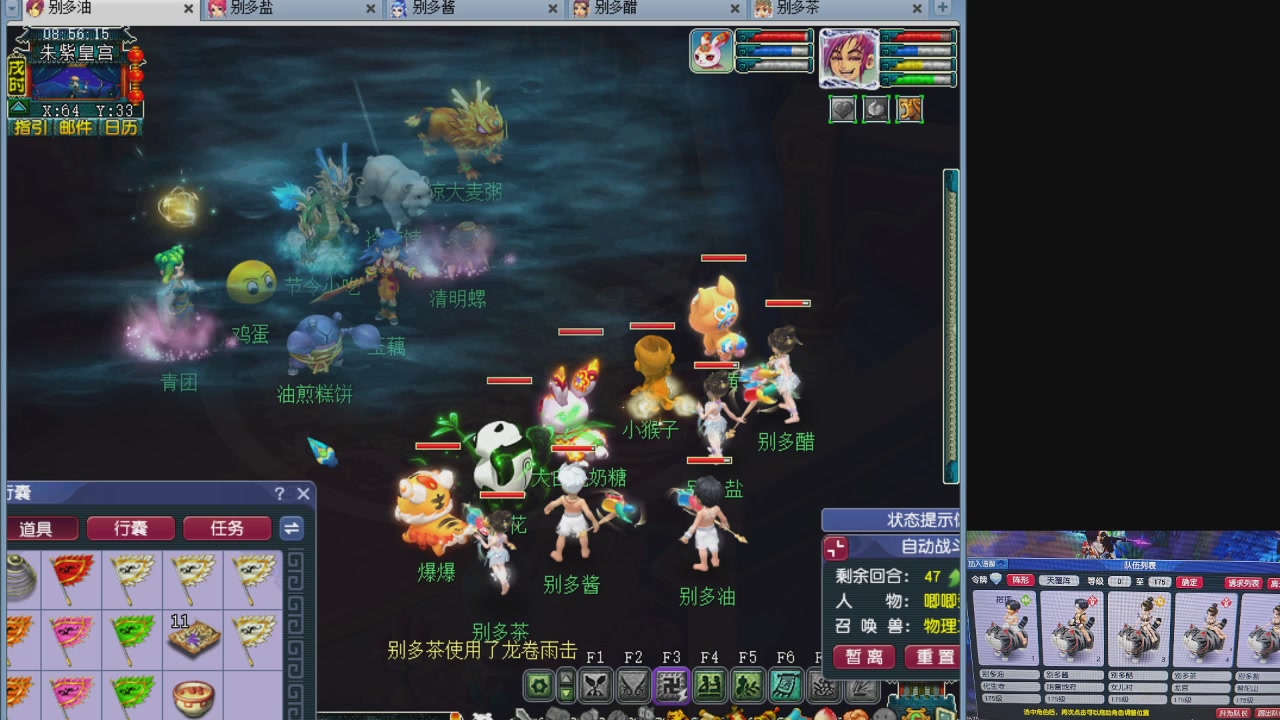Toggle the green arrow switch beside the gear icon

tap(565, 687)
